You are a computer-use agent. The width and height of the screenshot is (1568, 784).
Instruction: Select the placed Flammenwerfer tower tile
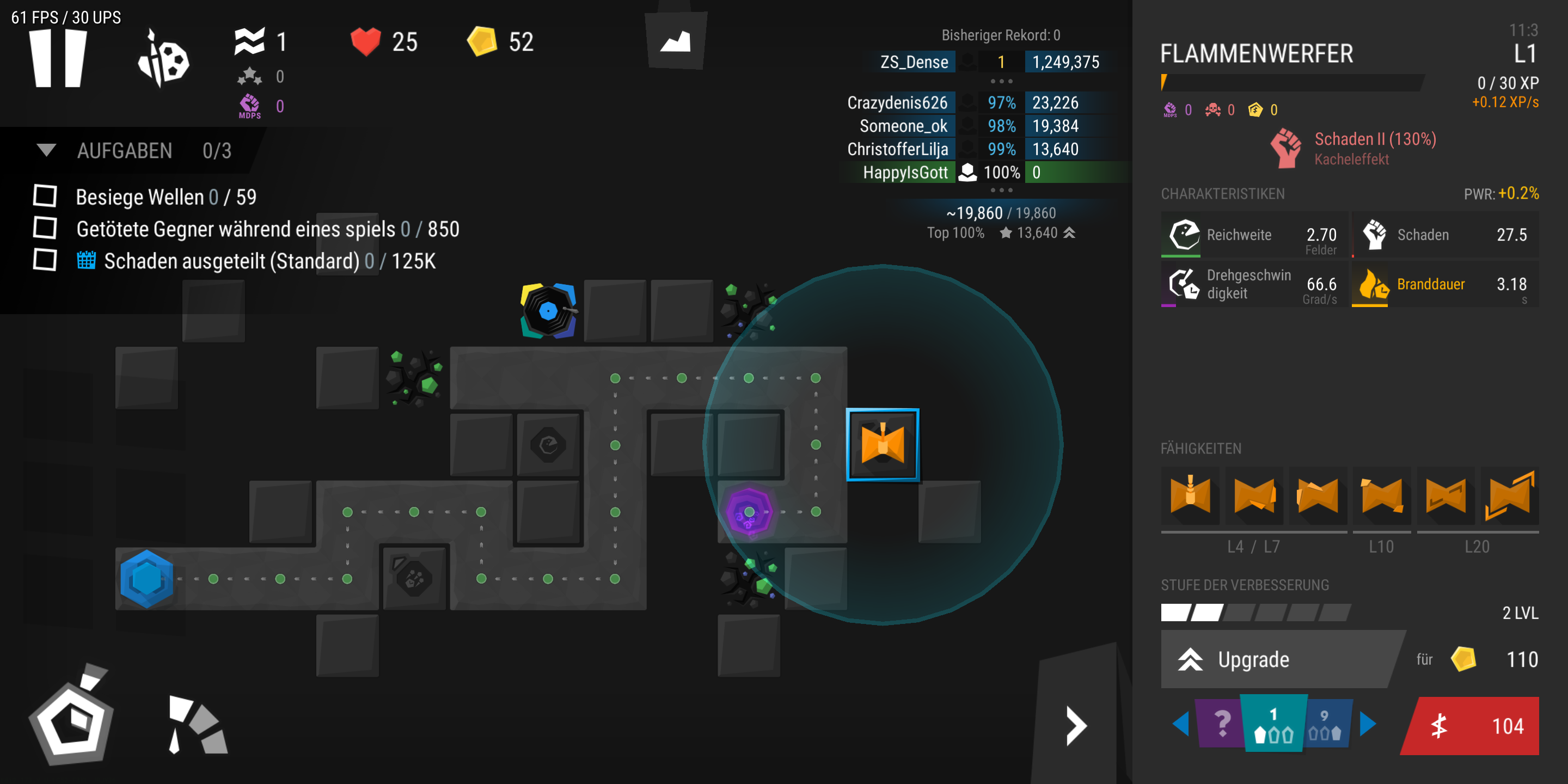pyautogui.click(x=882, y=444)
